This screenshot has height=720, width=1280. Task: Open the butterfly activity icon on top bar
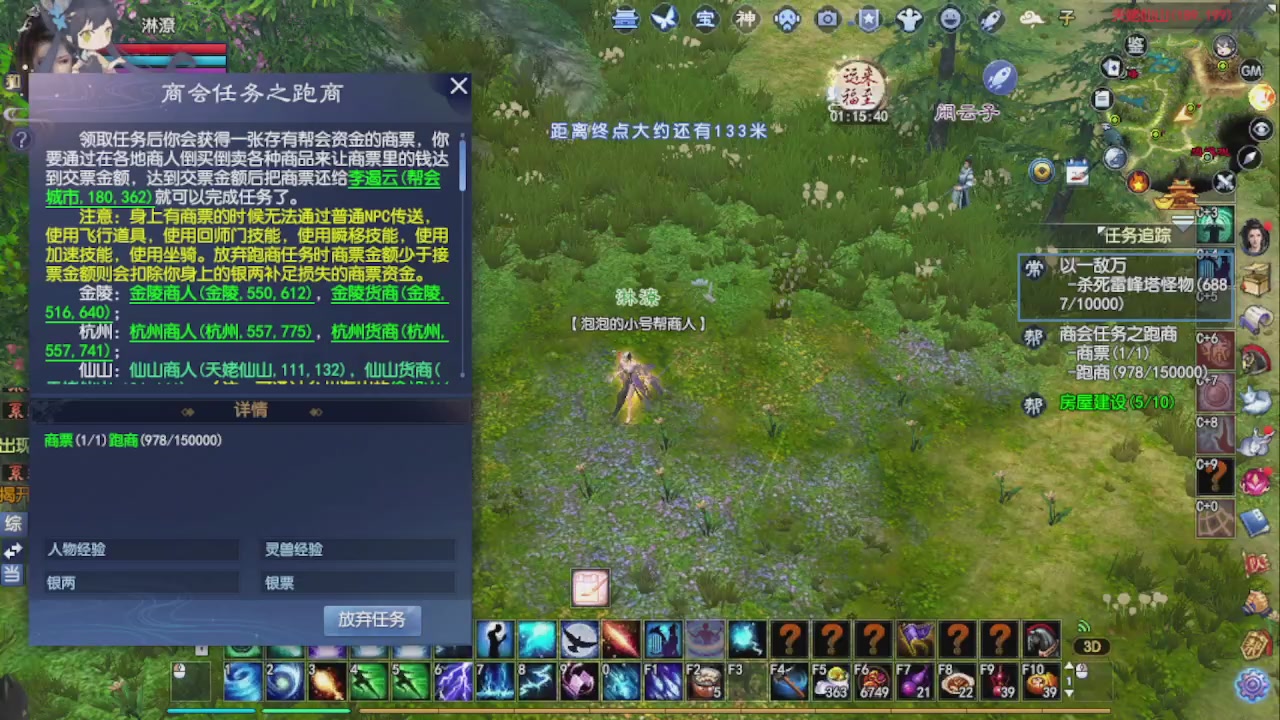(665, 19)
